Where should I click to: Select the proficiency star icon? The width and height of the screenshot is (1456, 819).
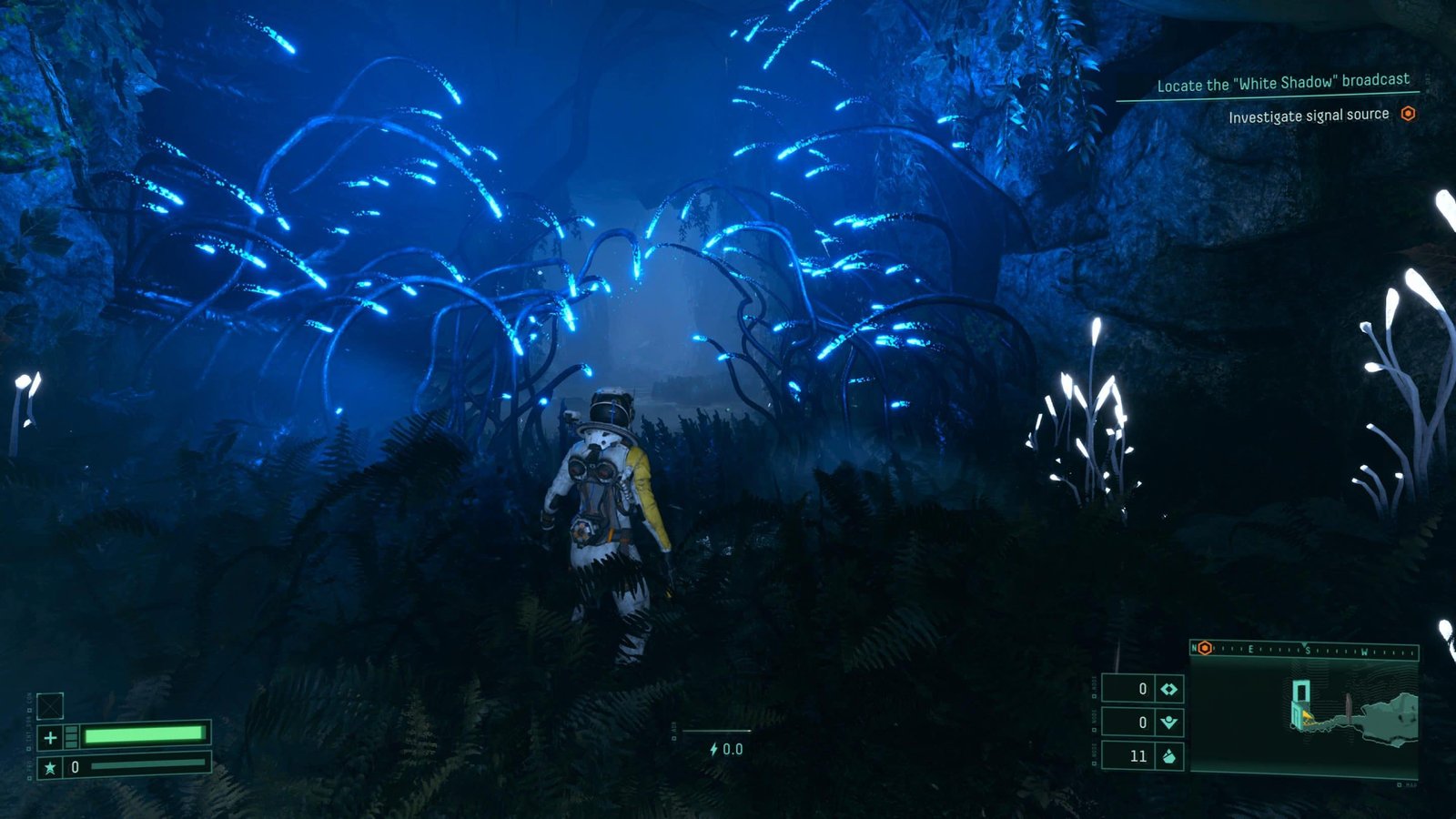(50, 767)
